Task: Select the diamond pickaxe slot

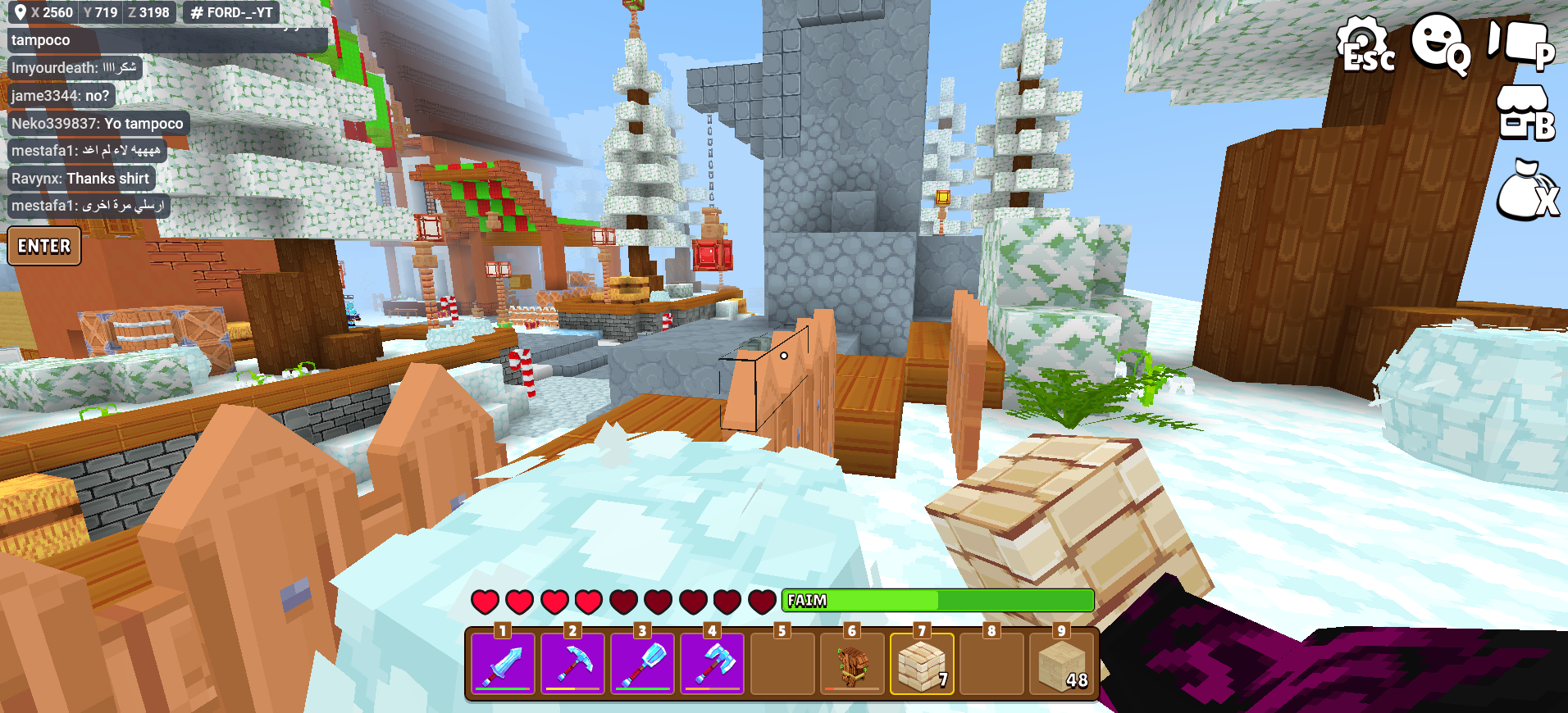Action: [572, 663]
